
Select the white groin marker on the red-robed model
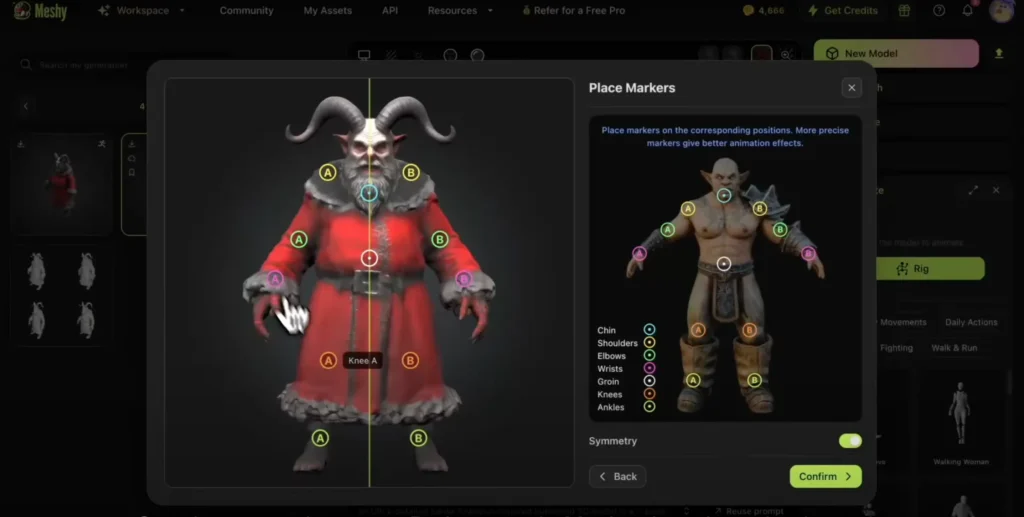pyautogui.click(x=369, y=258)
